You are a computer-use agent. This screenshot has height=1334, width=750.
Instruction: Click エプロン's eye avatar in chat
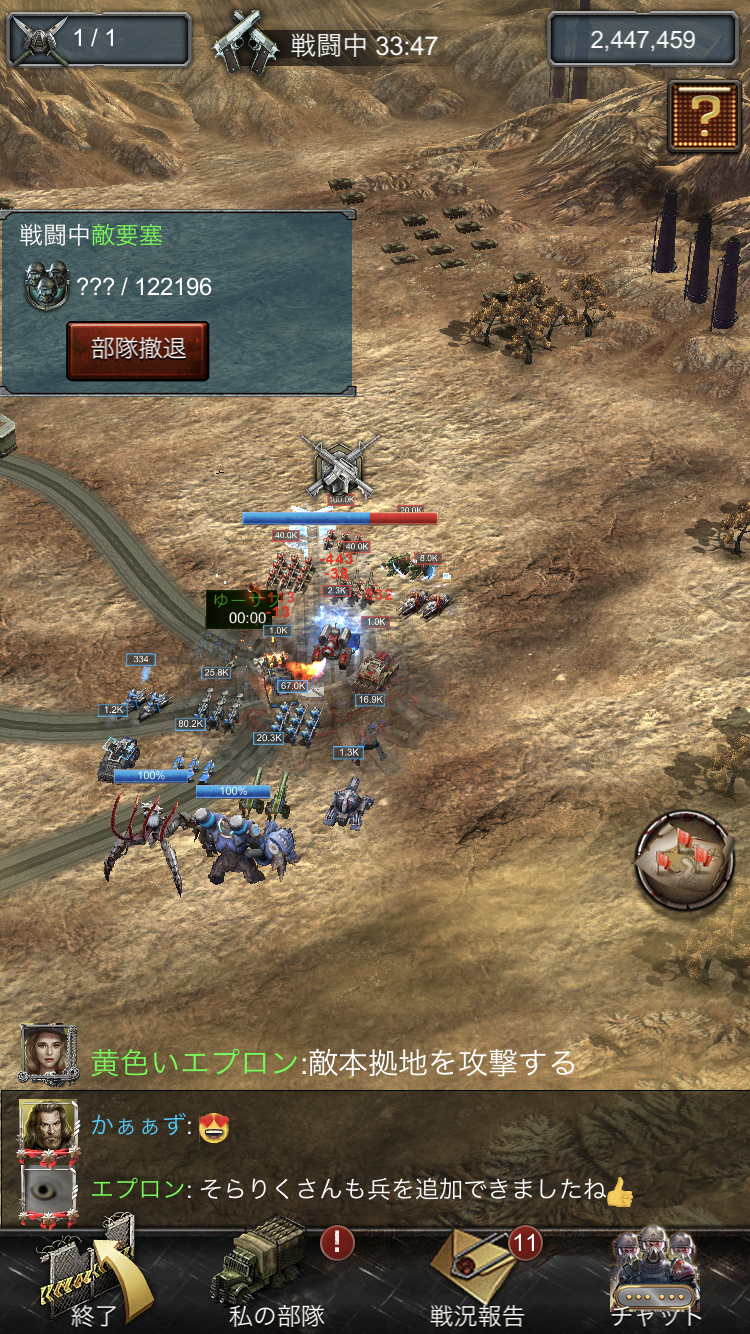tap(47, 1189)
